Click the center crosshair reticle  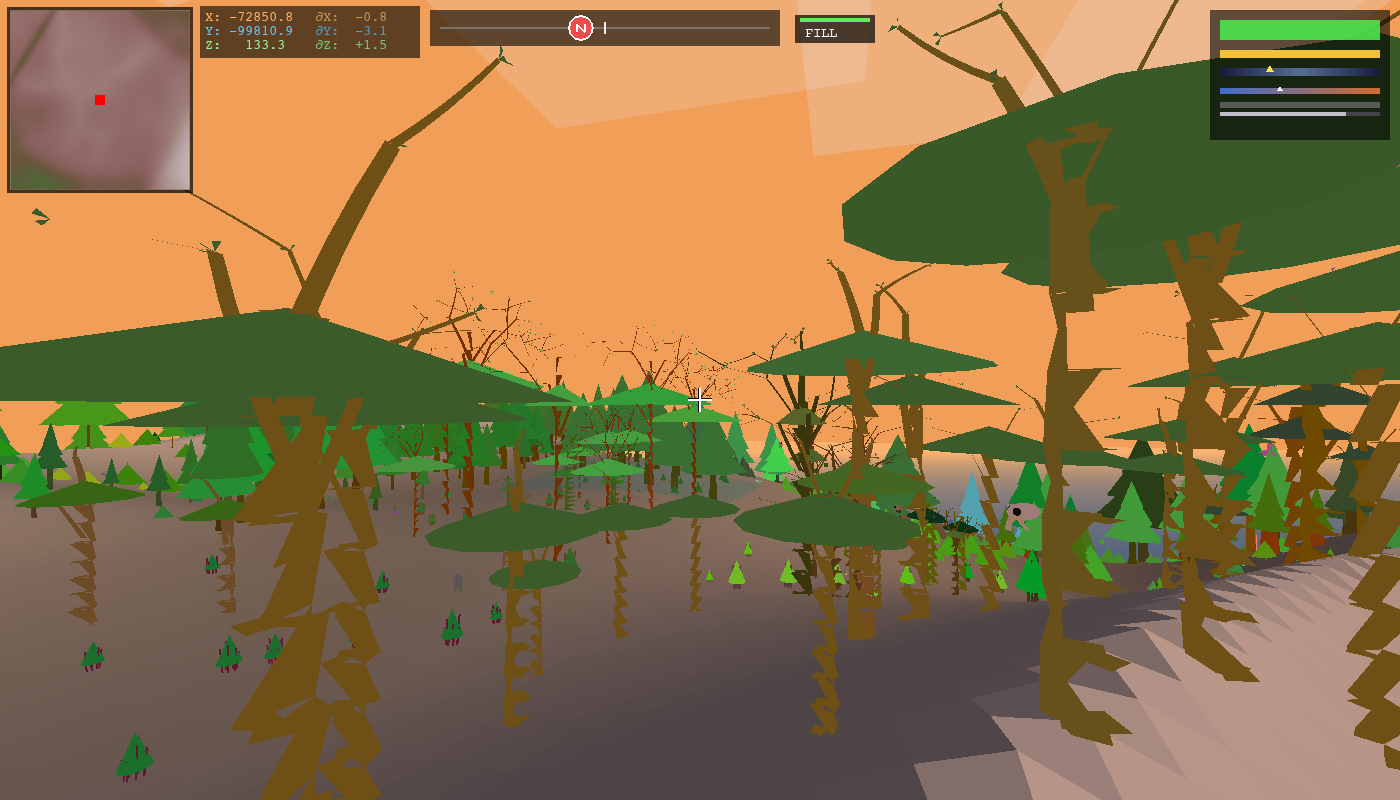[x=699, y=400]
